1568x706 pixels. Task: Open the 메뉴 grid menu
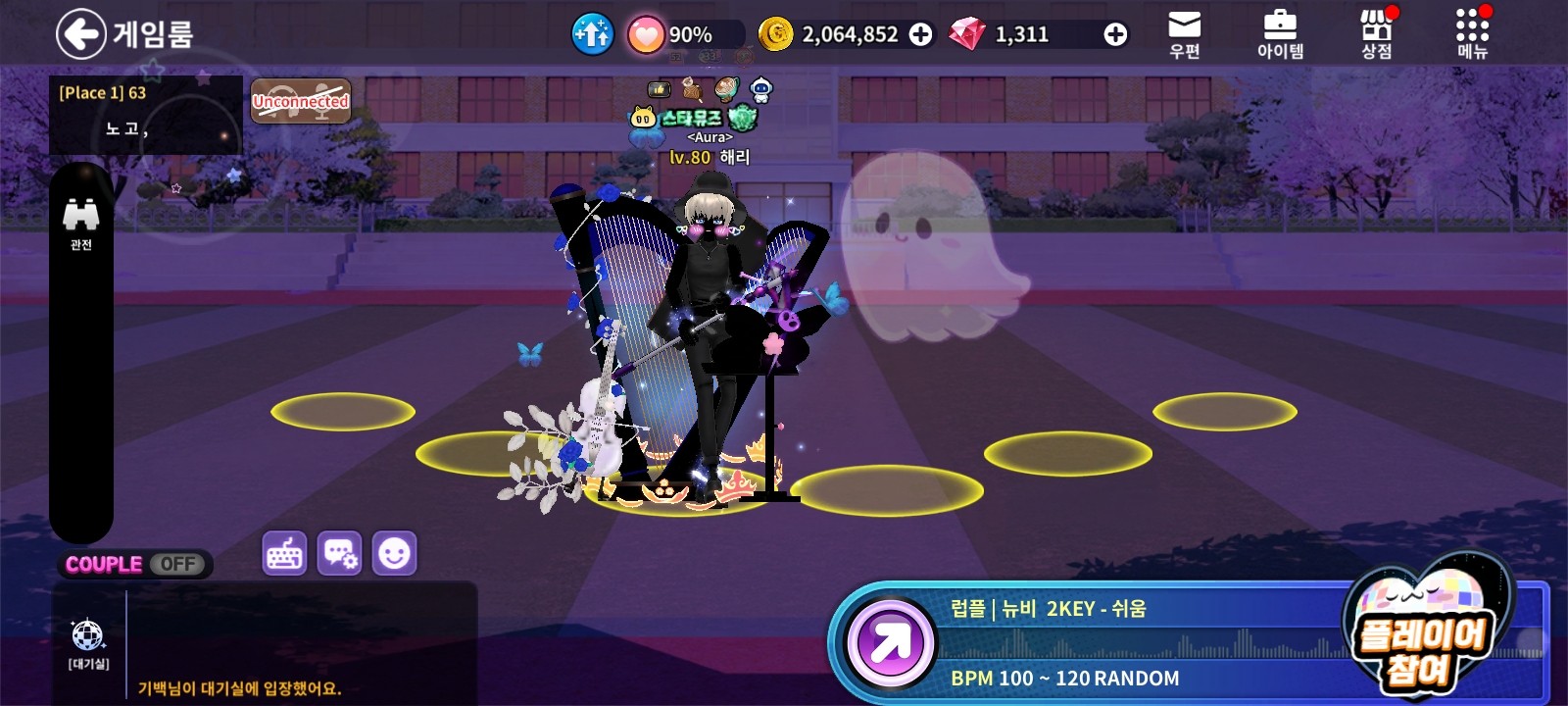[x=1472, y=34]
